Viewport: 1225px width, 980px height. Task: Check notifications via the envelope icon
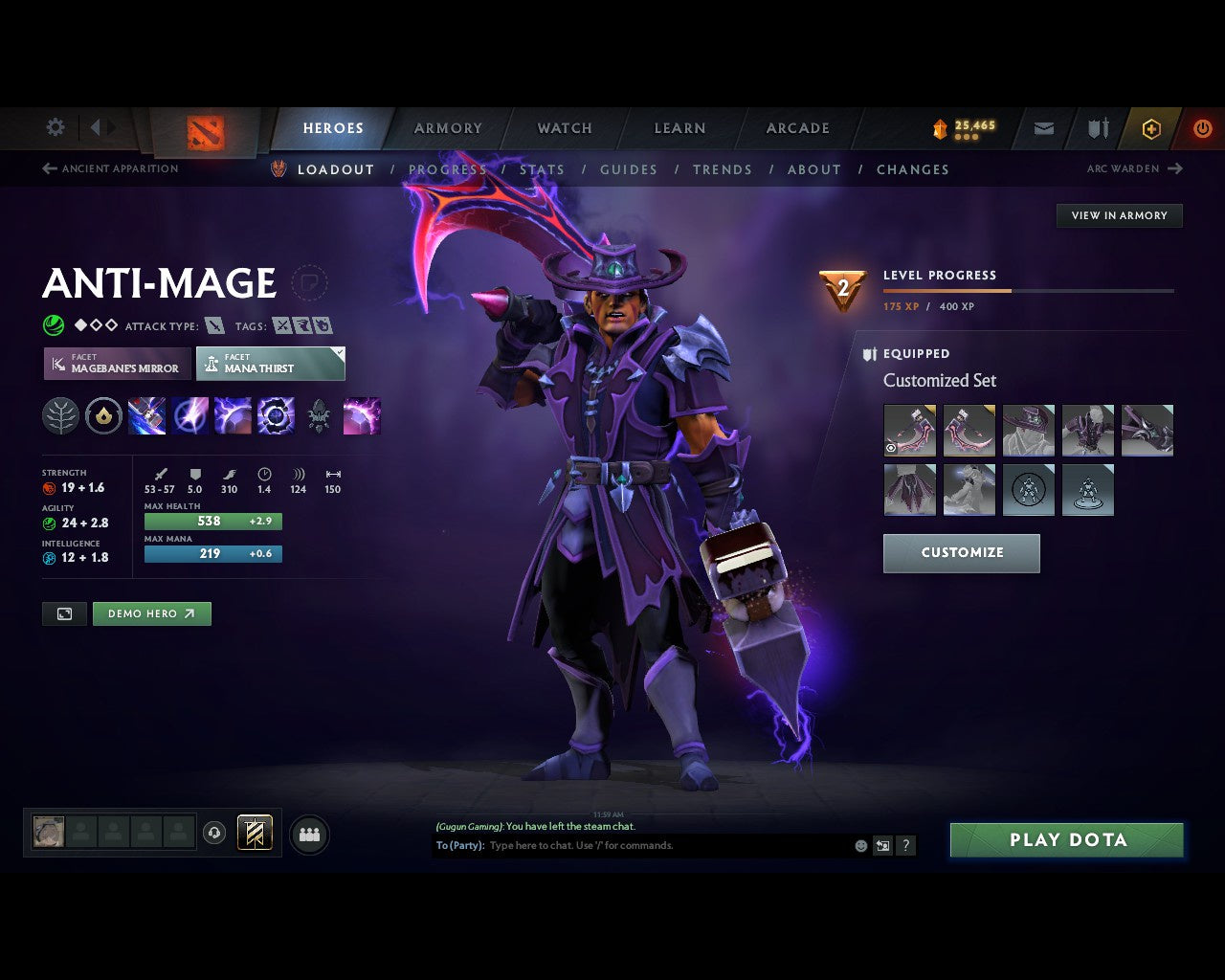(1042, 128)
